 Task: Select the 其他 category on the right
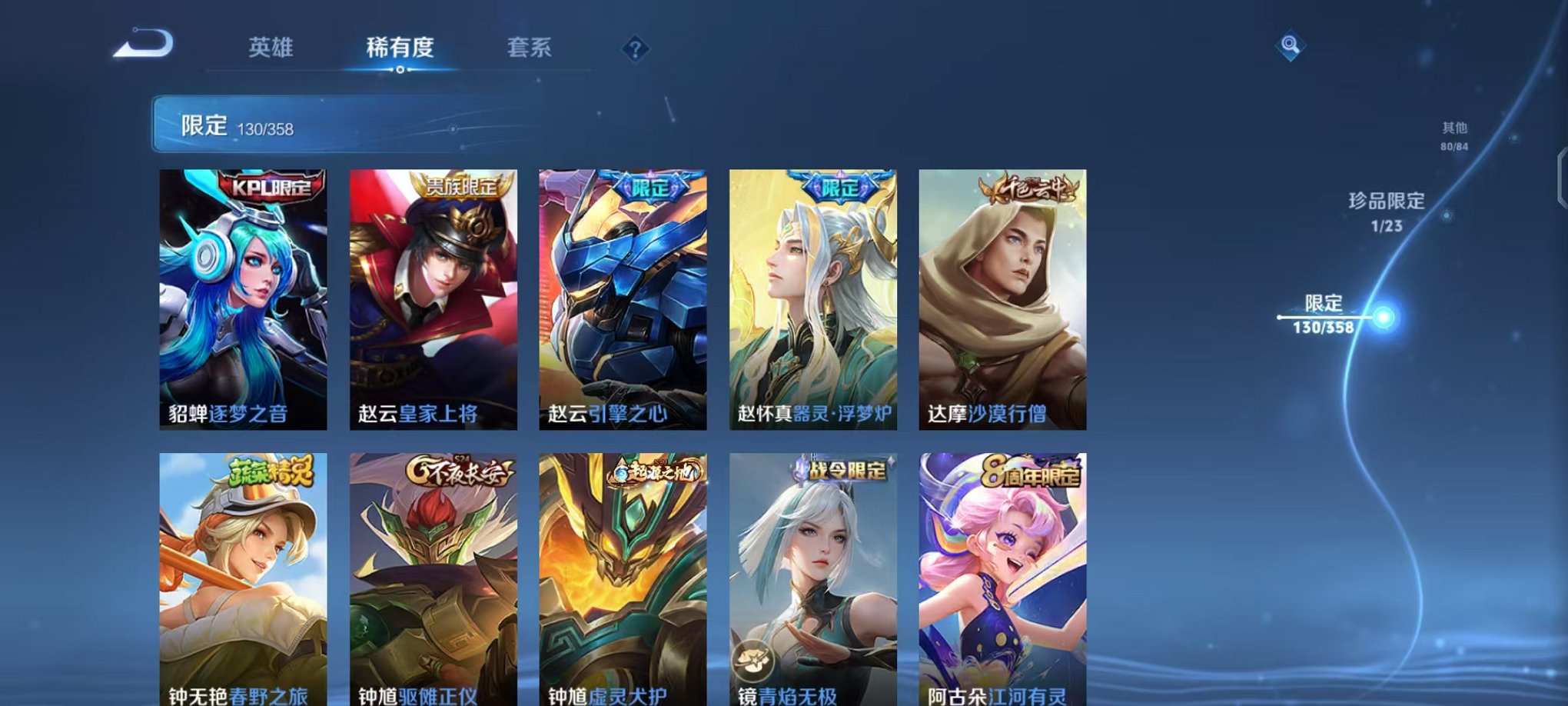(1452, 132)
